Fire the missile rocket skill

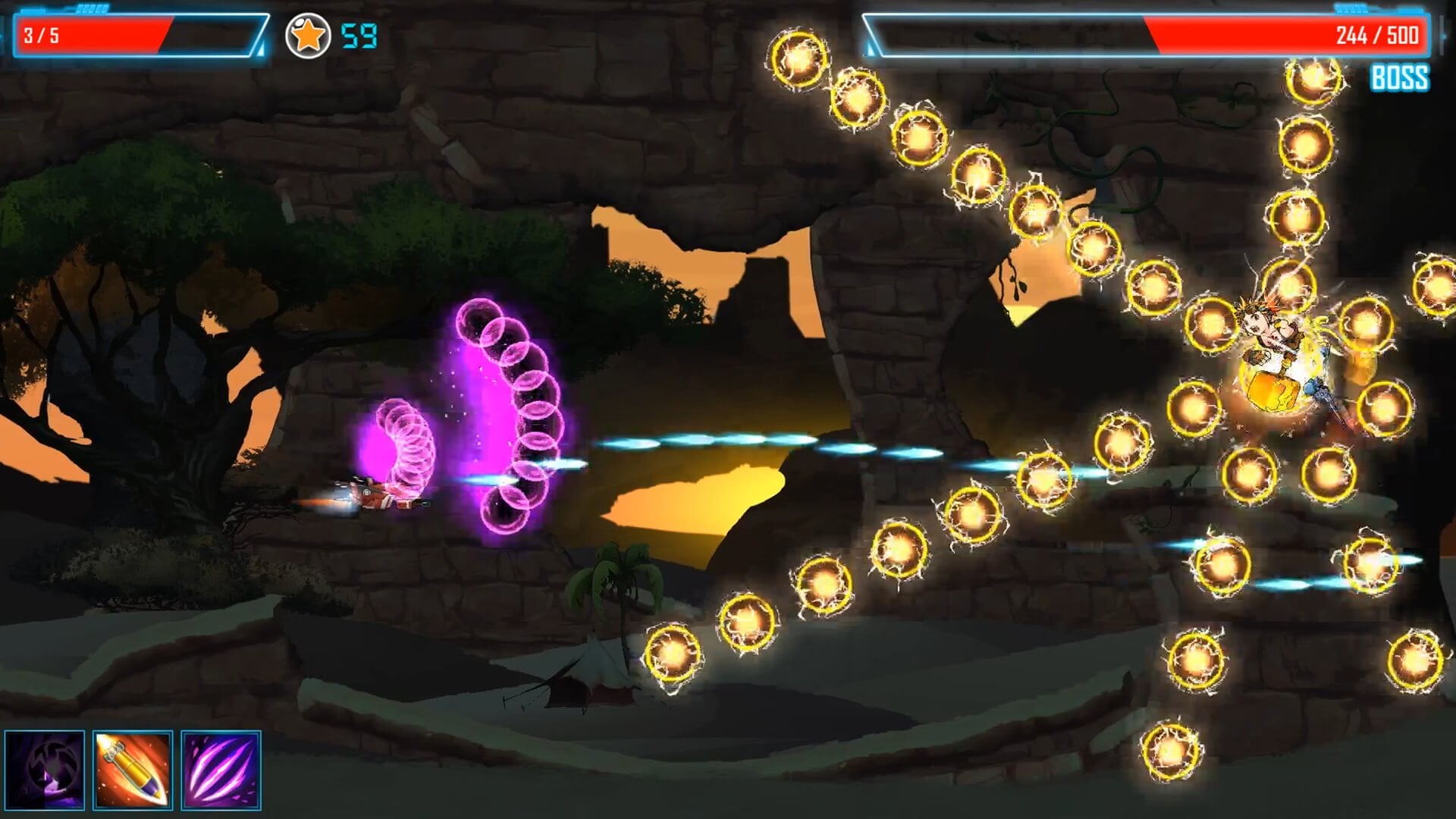(x=133, y=770)
